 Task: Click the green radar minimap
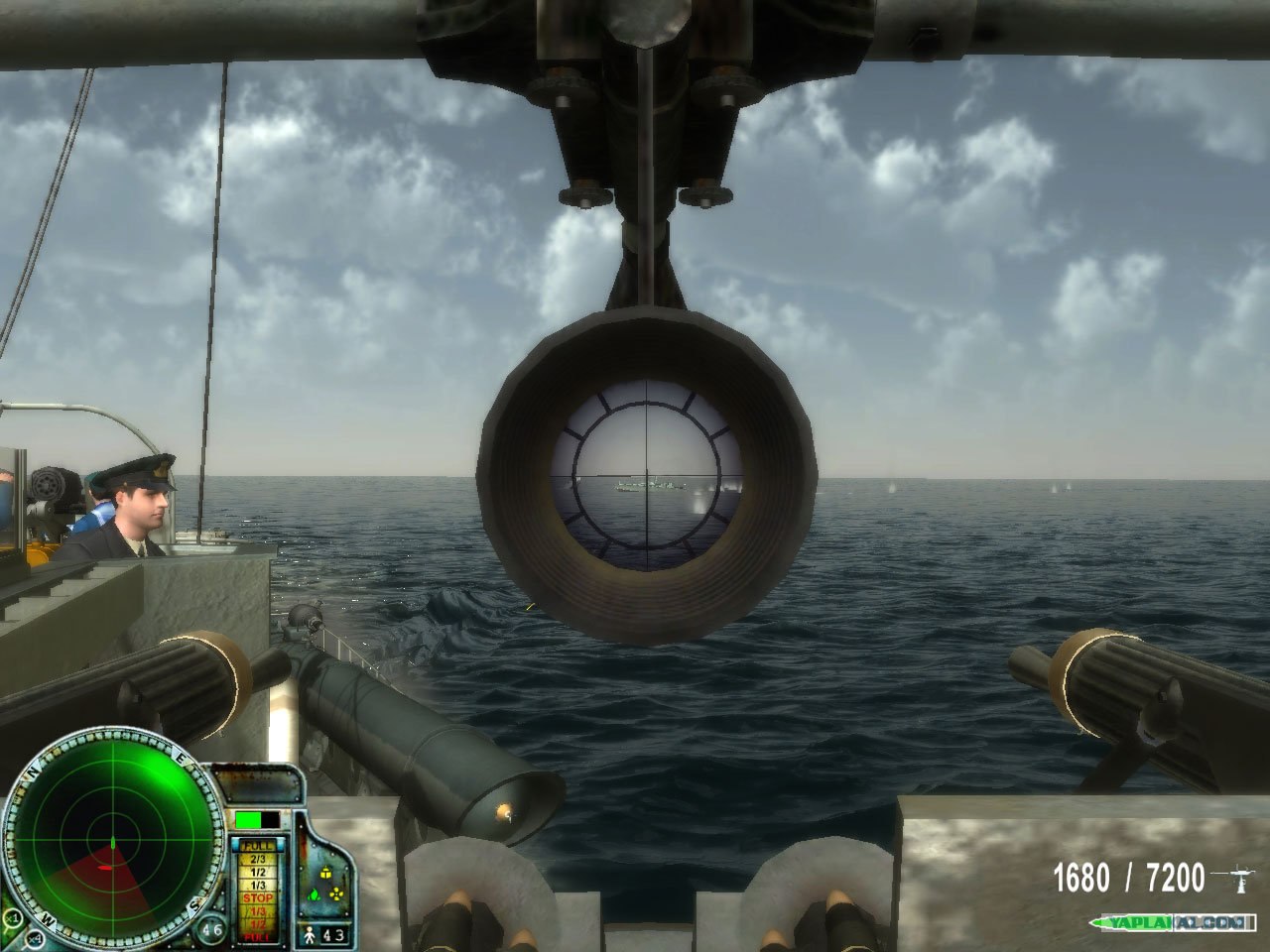pos(113,840)
